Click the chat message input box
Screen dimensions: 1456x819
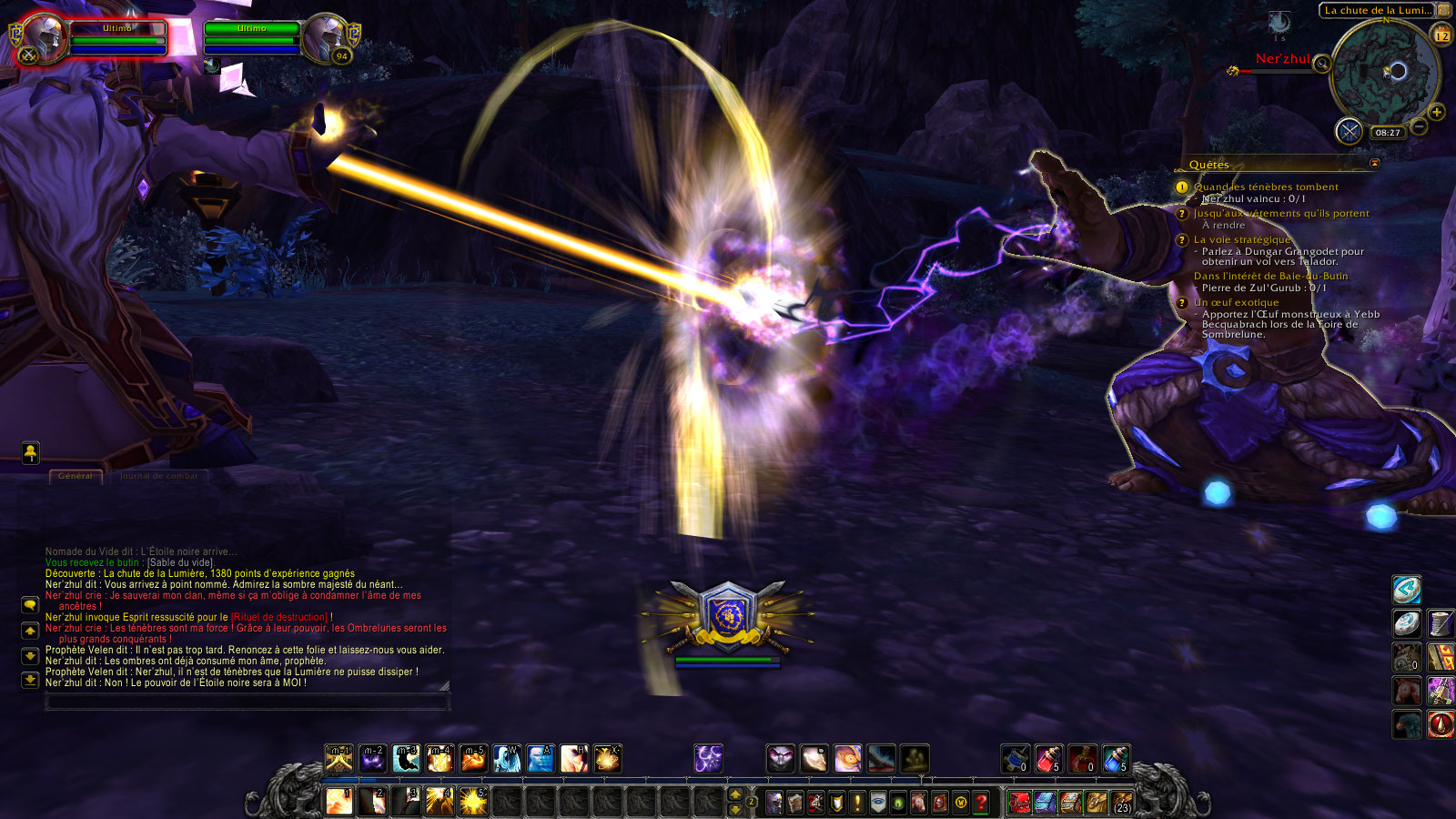click(x=246, y=702)
